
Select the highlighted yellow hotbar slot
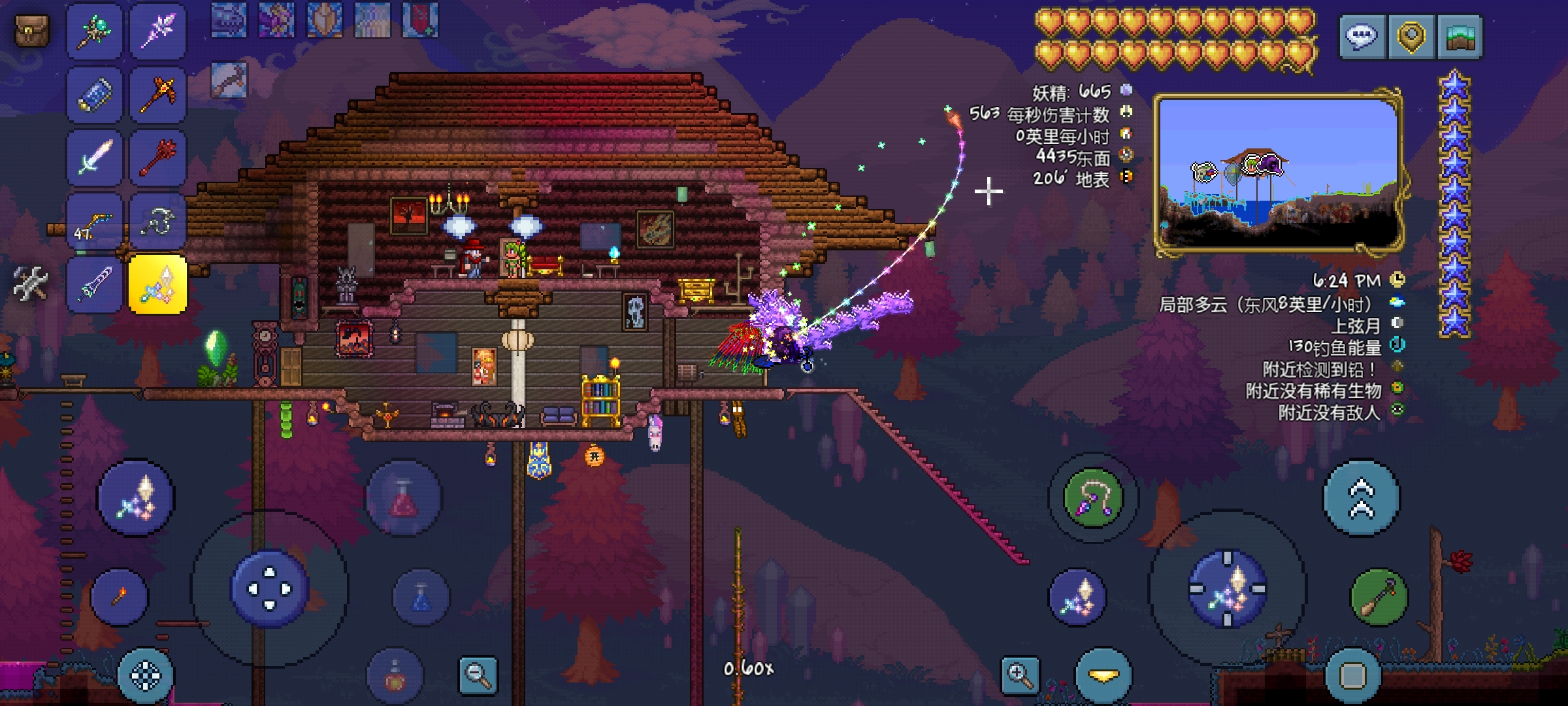(158, 284)
